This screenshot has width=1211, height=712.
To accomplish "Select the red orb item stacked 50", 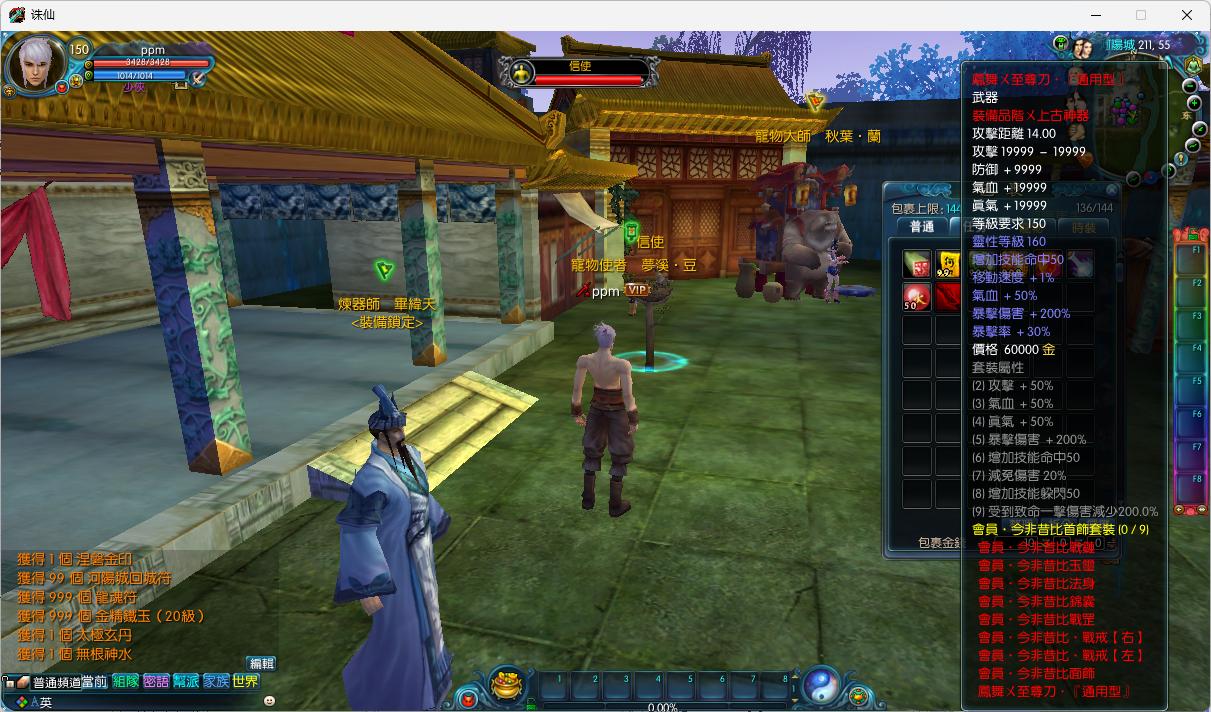I will (917, 297).
